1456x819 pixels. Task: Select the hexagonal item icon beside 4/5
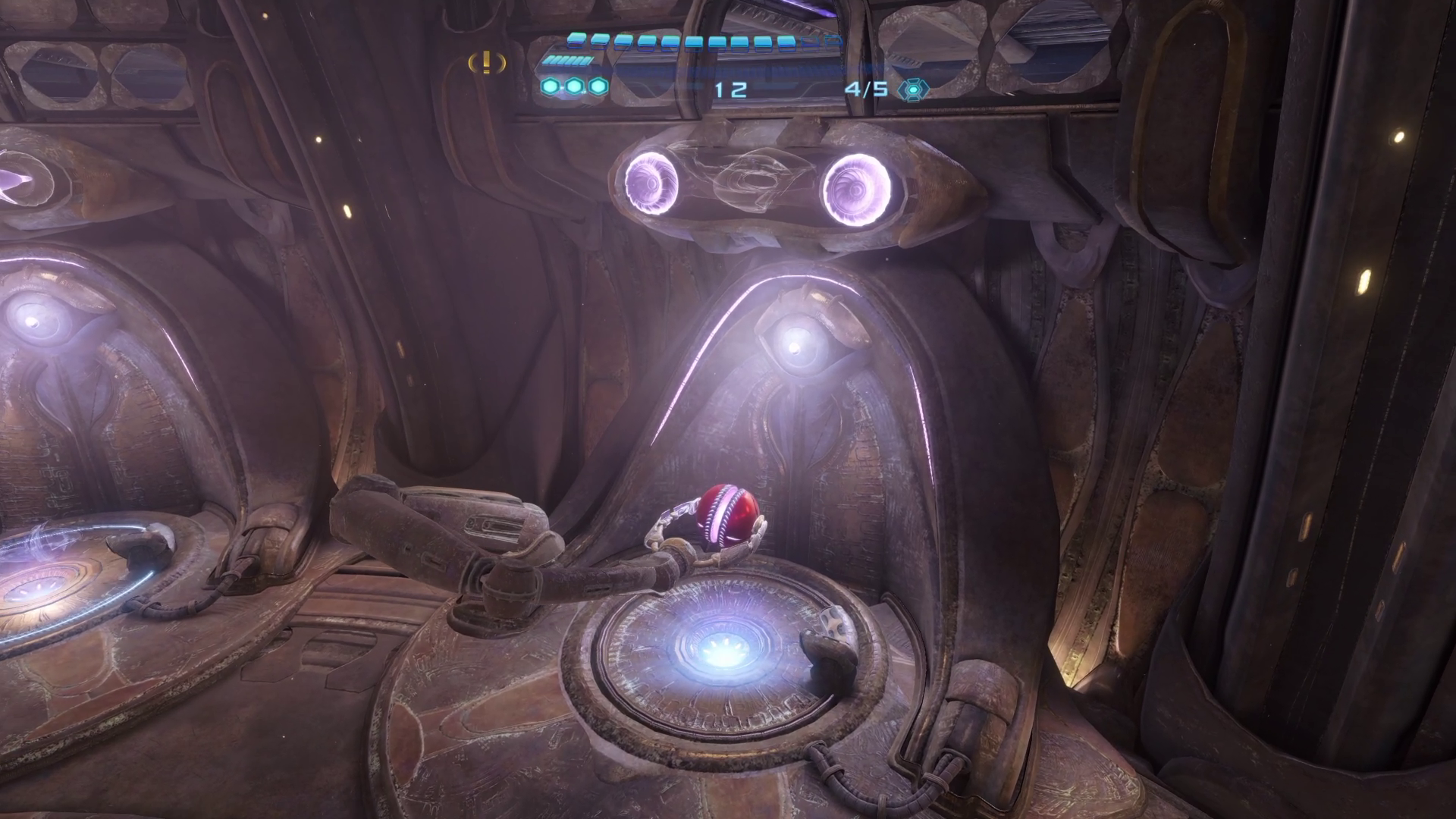[913, 89]
